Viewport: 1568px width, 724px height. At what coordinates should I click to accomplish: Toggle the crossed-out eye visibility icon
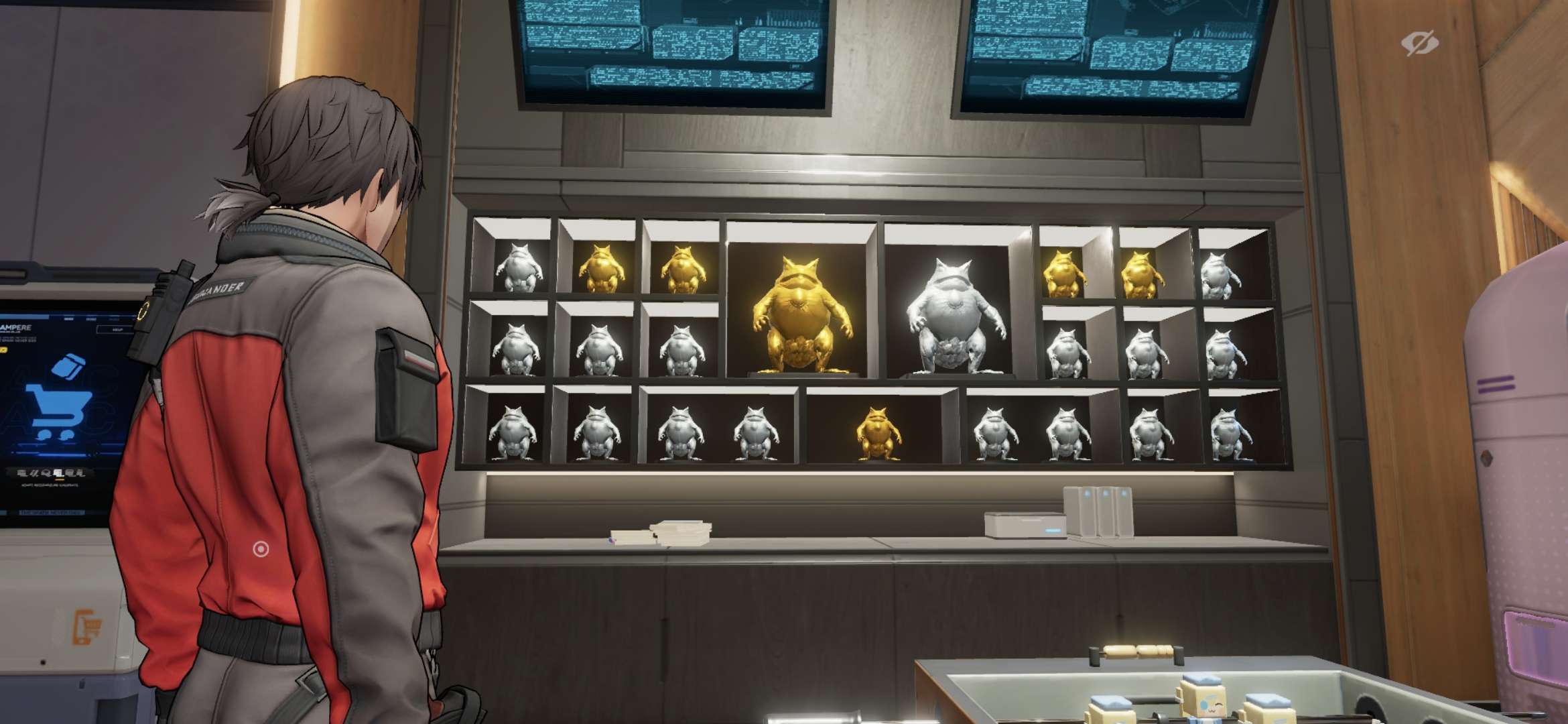coord(1419,44)
